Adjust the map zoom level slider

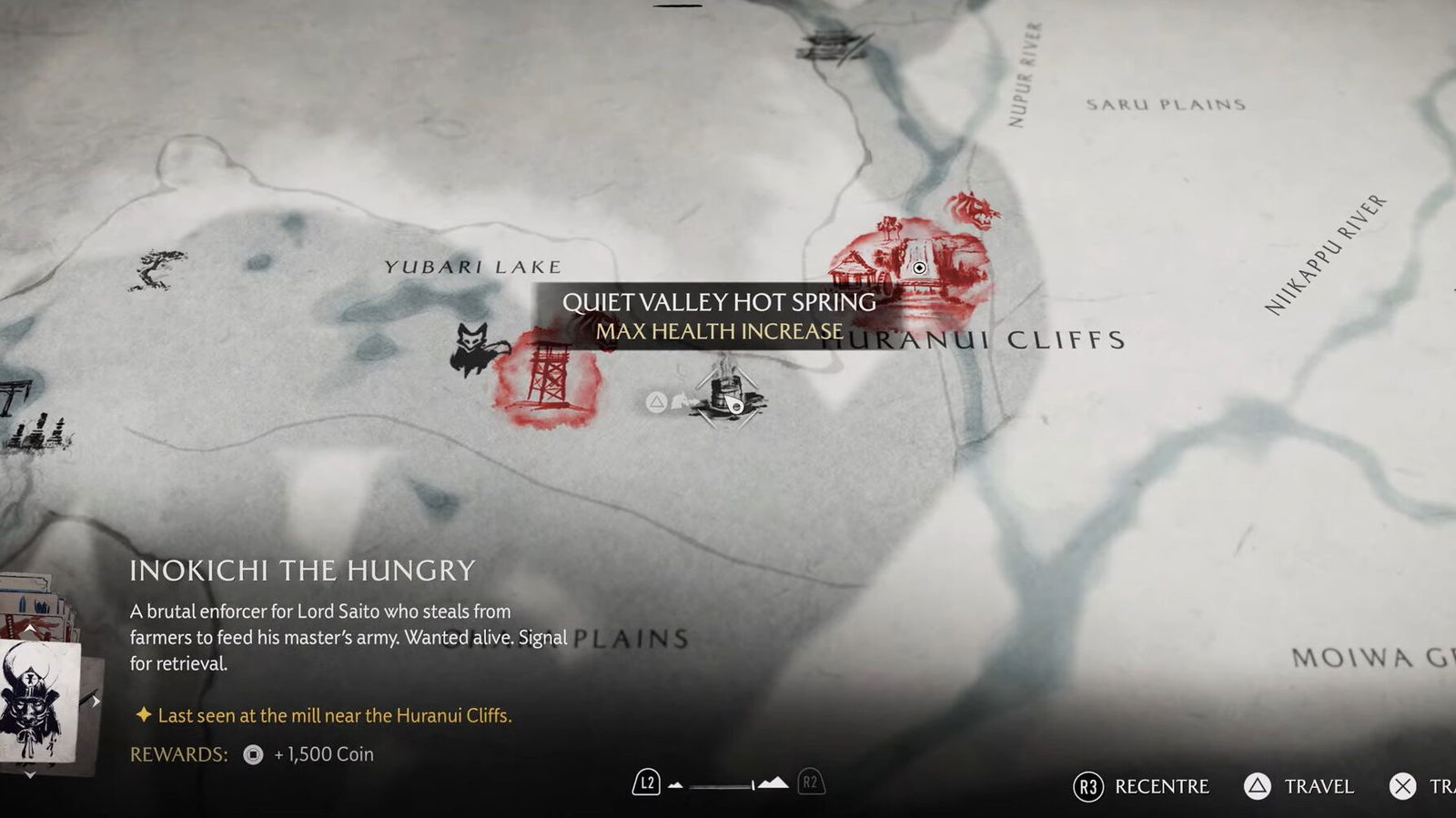click(x=723, y=784)
